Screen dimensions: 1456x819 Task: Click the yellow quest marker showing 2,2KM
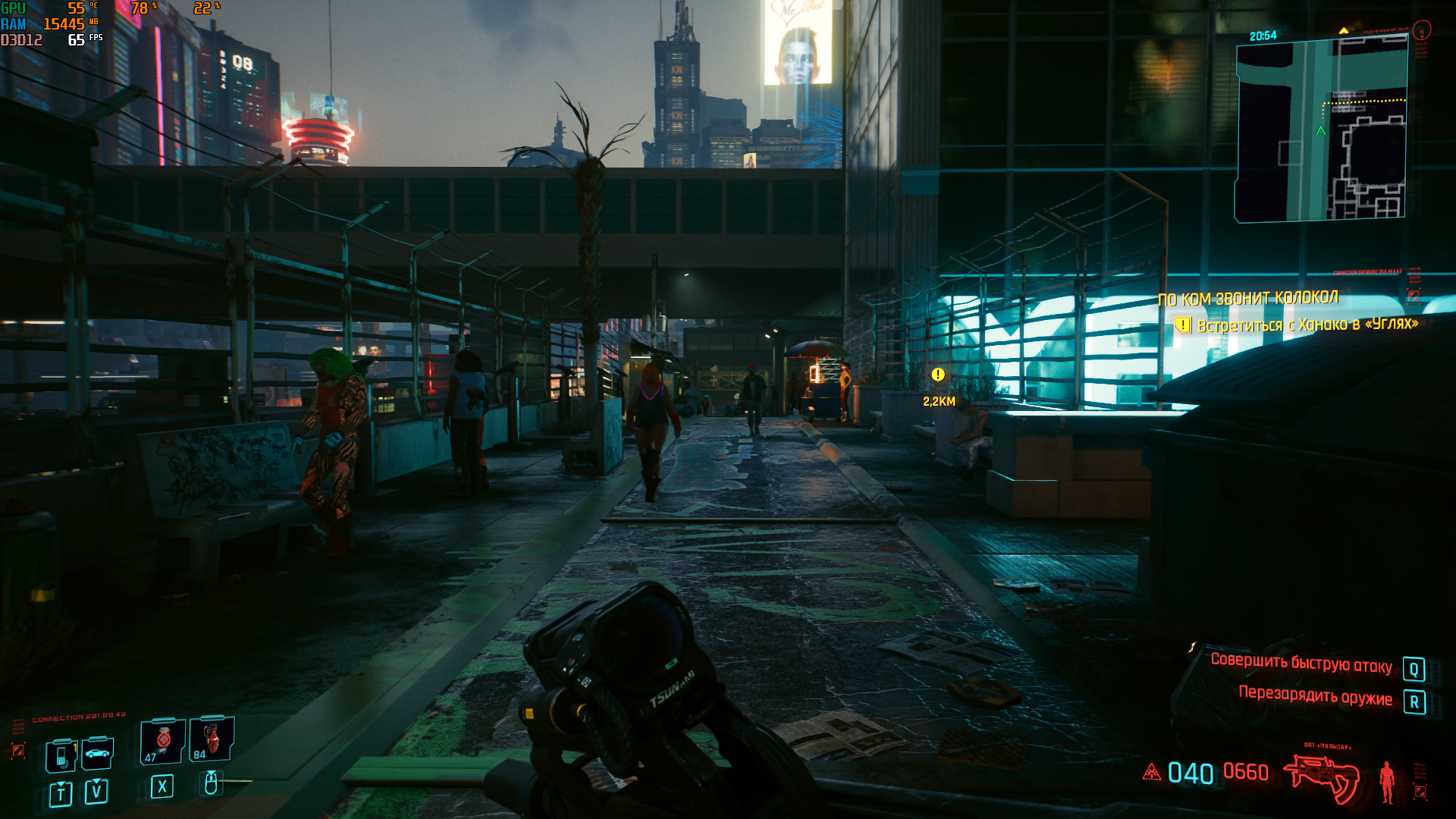click(938, 375)
